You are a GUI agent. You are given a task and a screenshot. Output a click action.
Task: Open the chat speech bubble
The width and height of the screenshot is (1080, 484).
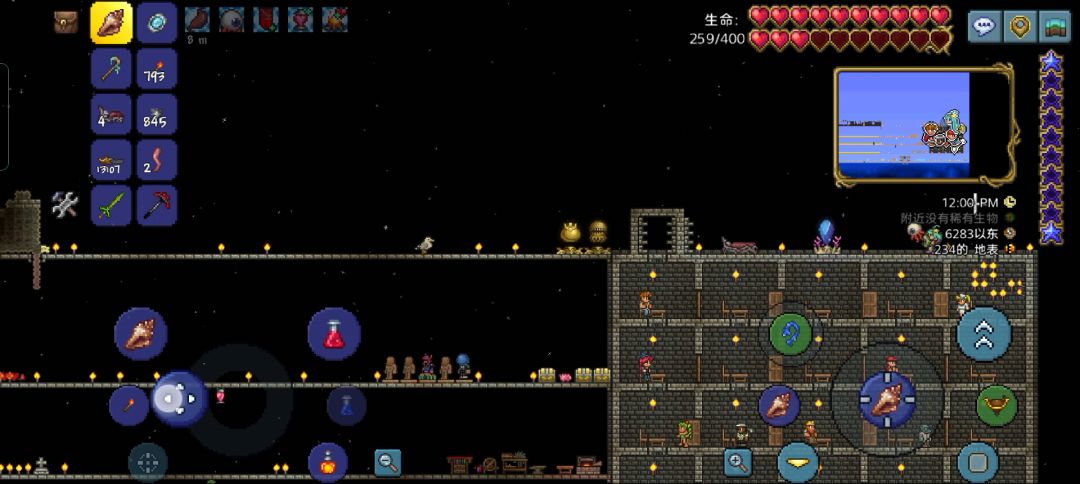984,26
